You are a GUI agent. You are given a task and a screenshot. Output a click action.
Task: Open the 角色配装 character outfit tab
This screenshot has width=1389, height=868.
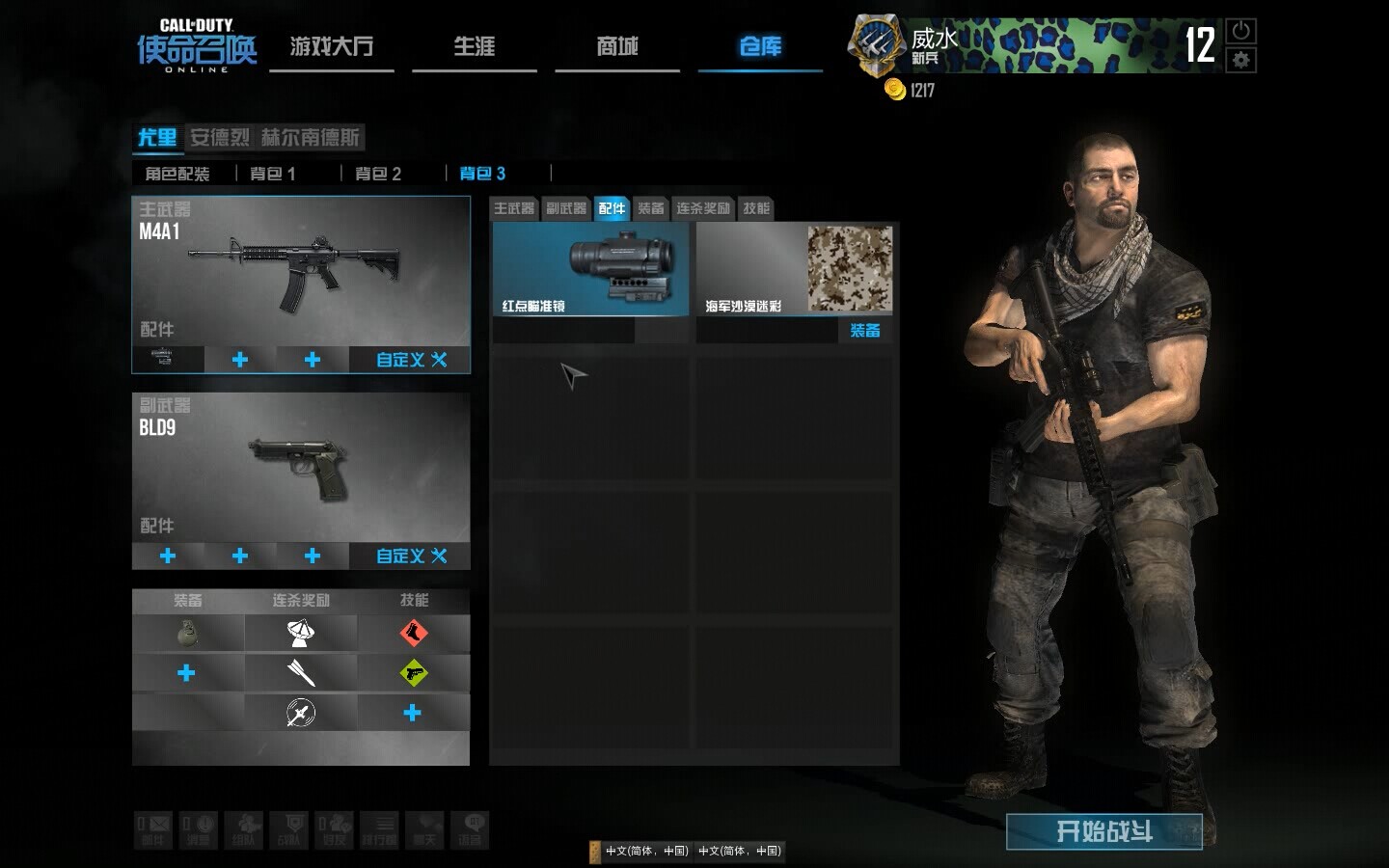tap(177, 174)
